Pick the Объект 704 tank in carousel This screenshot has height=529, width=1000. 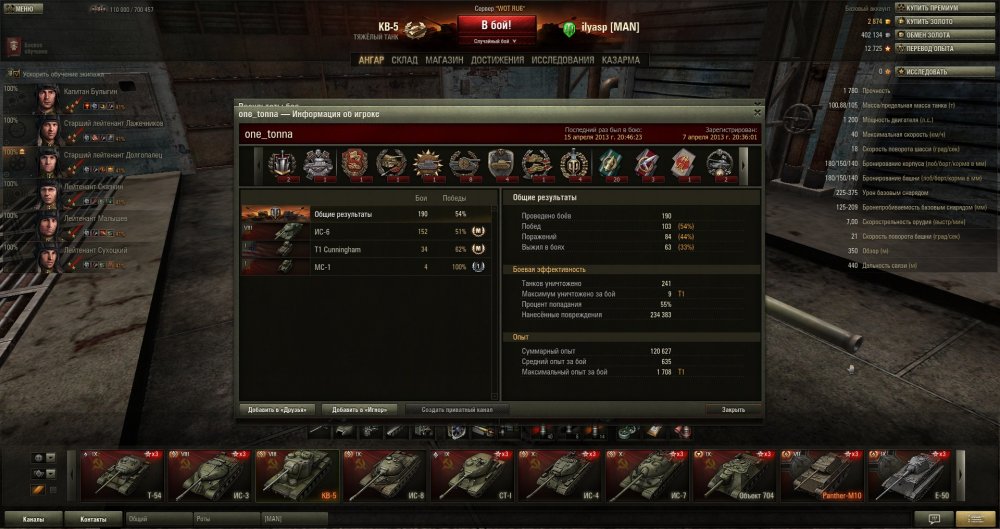(734, 475)
